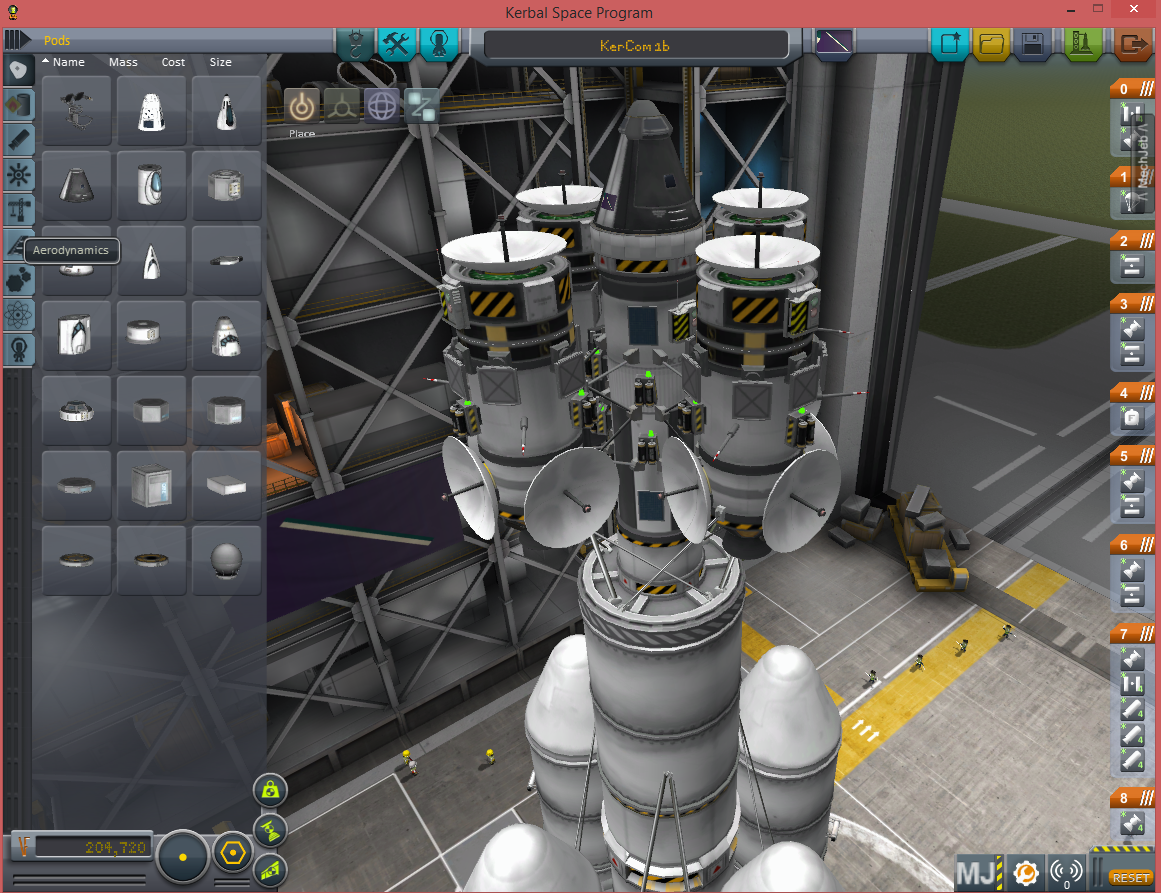Image resolution: width=1161 pixels, height=893 pixels.
Task: Open the load craft folder button
Action: click(991, 44)
